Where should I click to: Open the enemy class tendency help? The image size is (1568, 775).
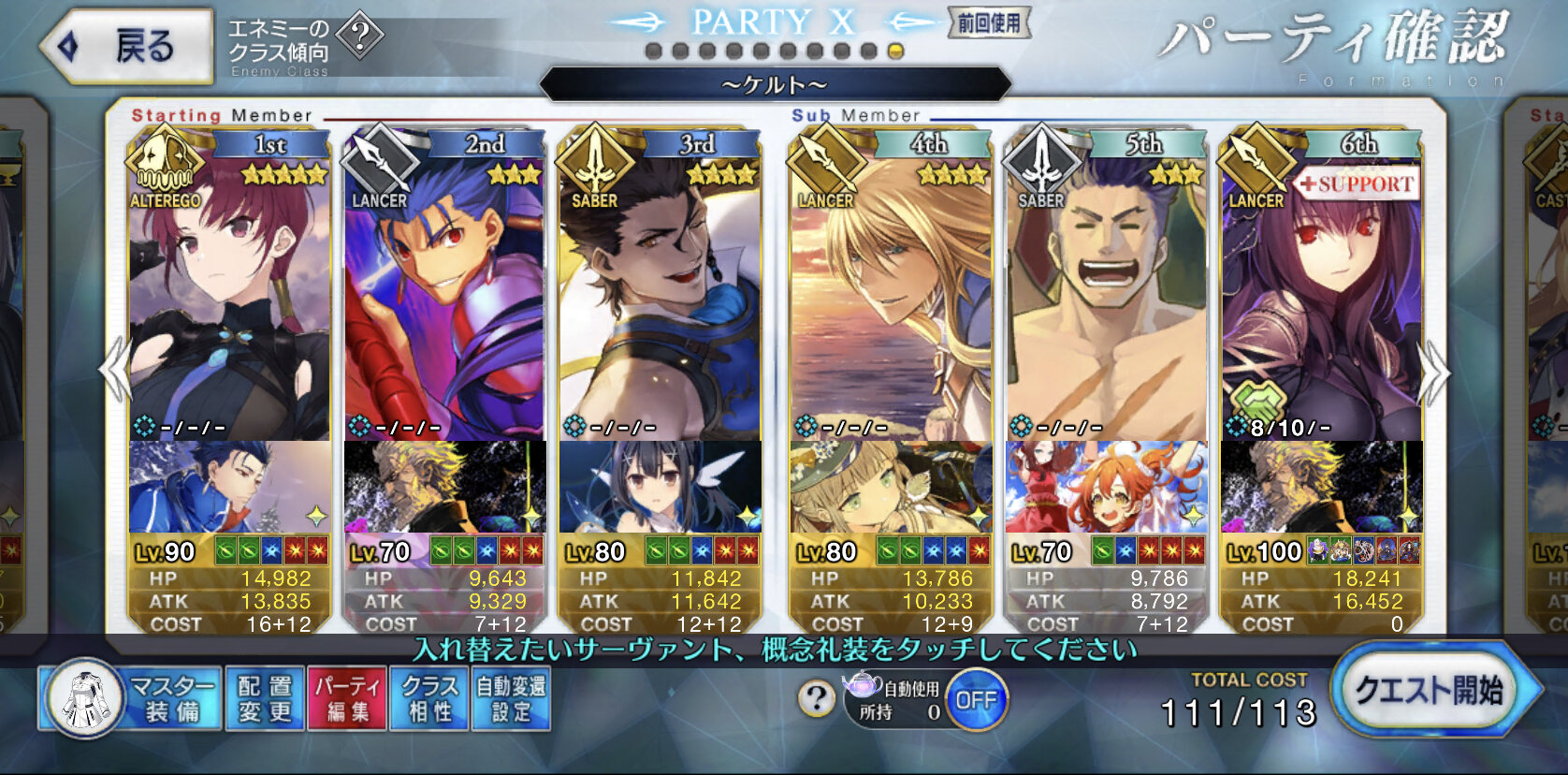click(359, 37)
